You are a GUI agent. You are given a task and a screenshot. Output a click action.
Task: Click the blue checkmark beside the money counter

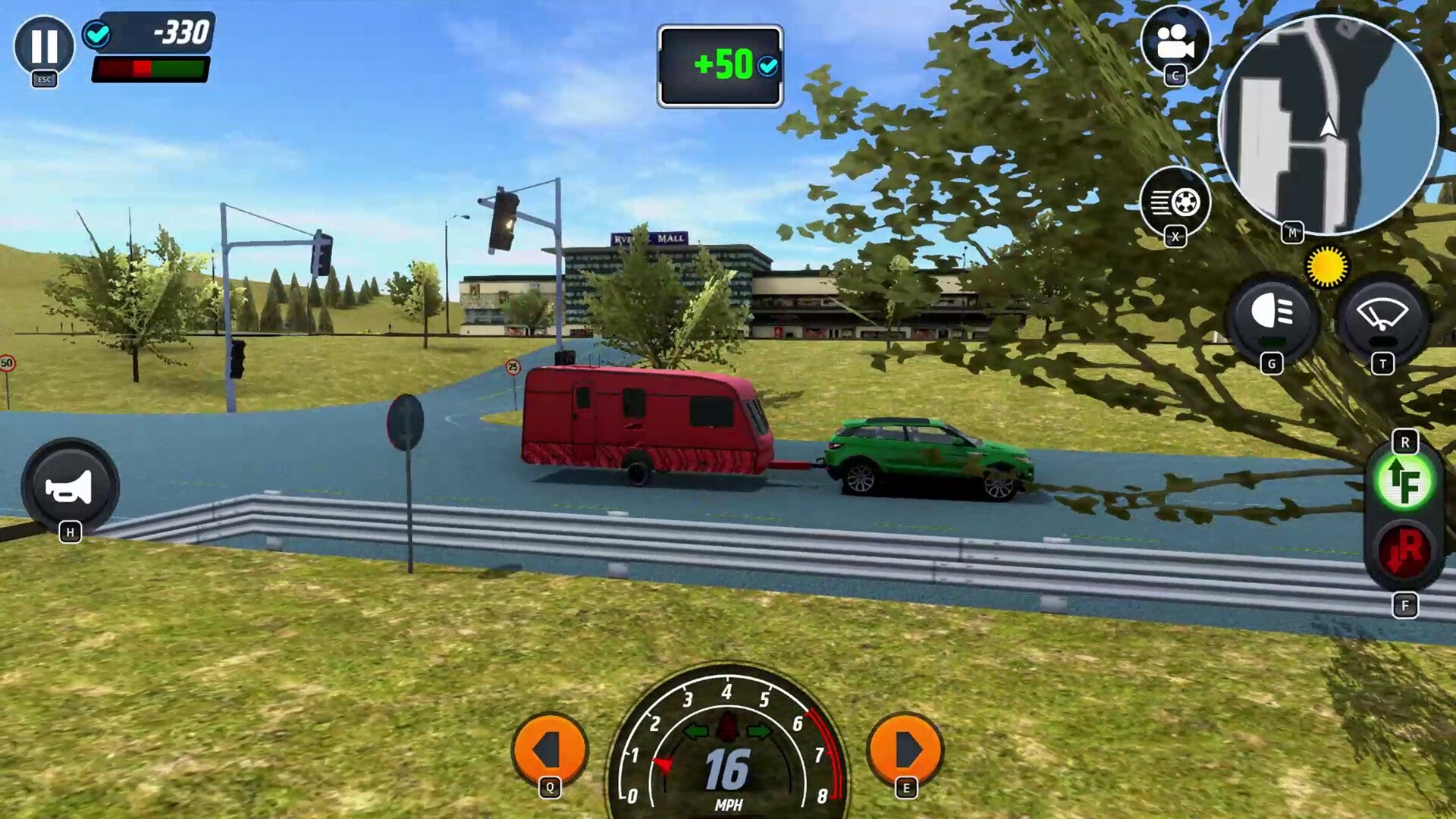point(97,33)
